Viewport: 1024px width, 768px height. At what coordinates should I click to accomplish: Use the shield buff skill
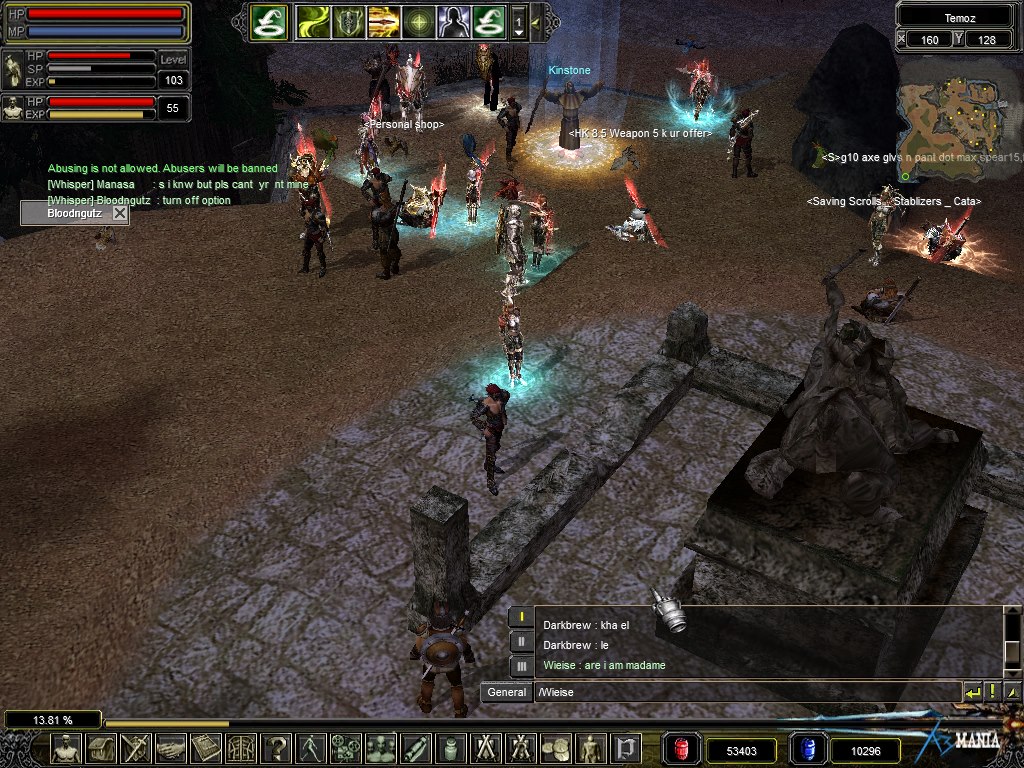[x=348, y=21]
